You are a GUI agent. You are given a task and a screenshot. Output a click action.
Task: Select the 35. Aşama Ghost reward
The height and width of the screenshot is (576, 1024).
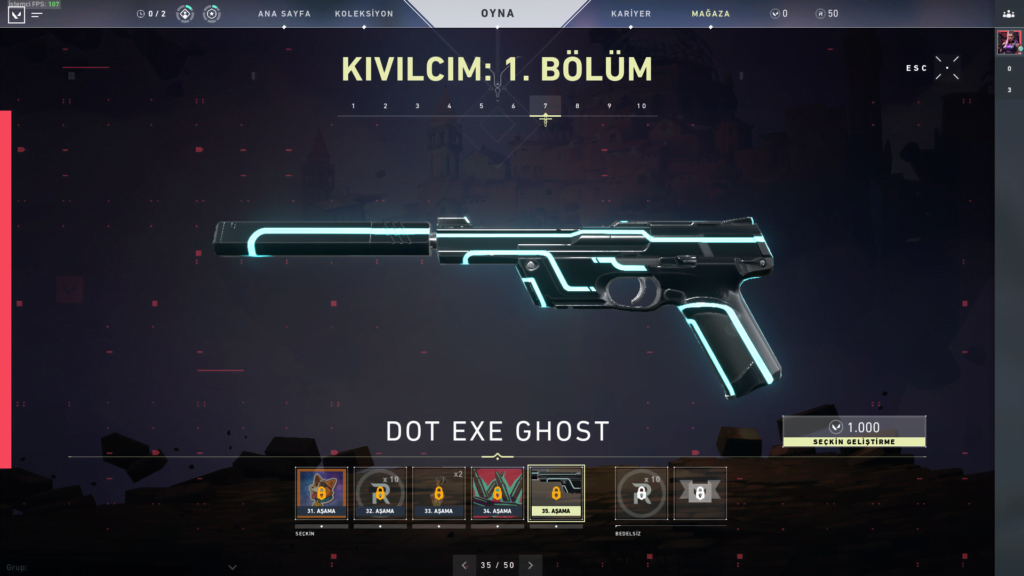(555, 493)
